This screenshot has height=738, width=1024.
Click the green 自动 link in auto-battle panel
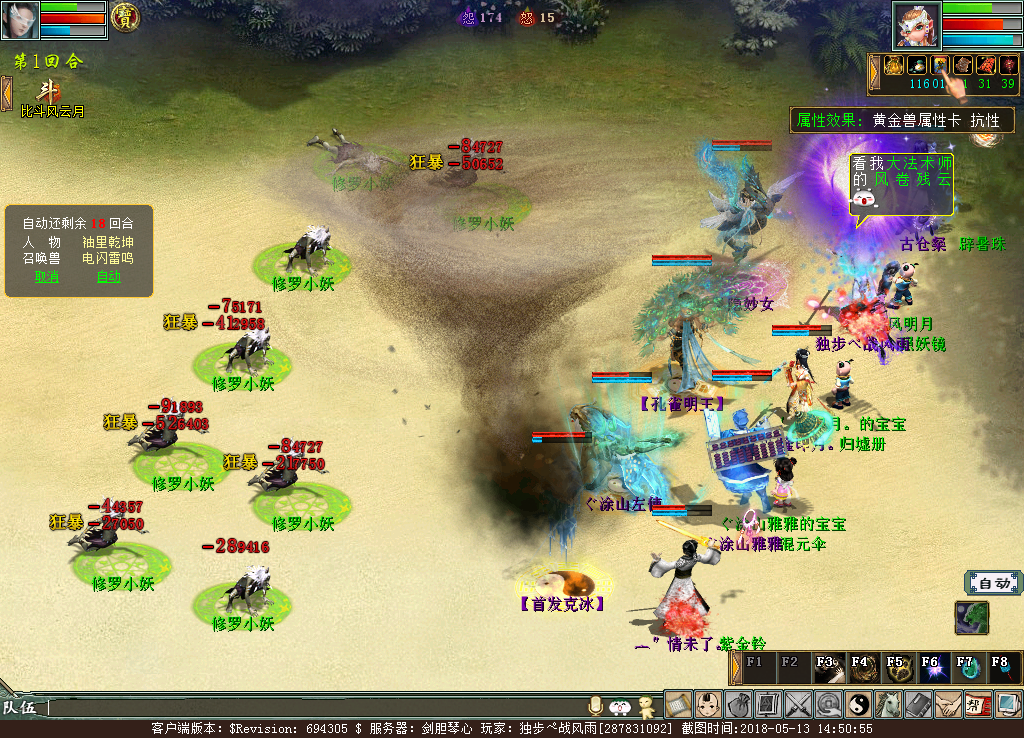point(108,277)
